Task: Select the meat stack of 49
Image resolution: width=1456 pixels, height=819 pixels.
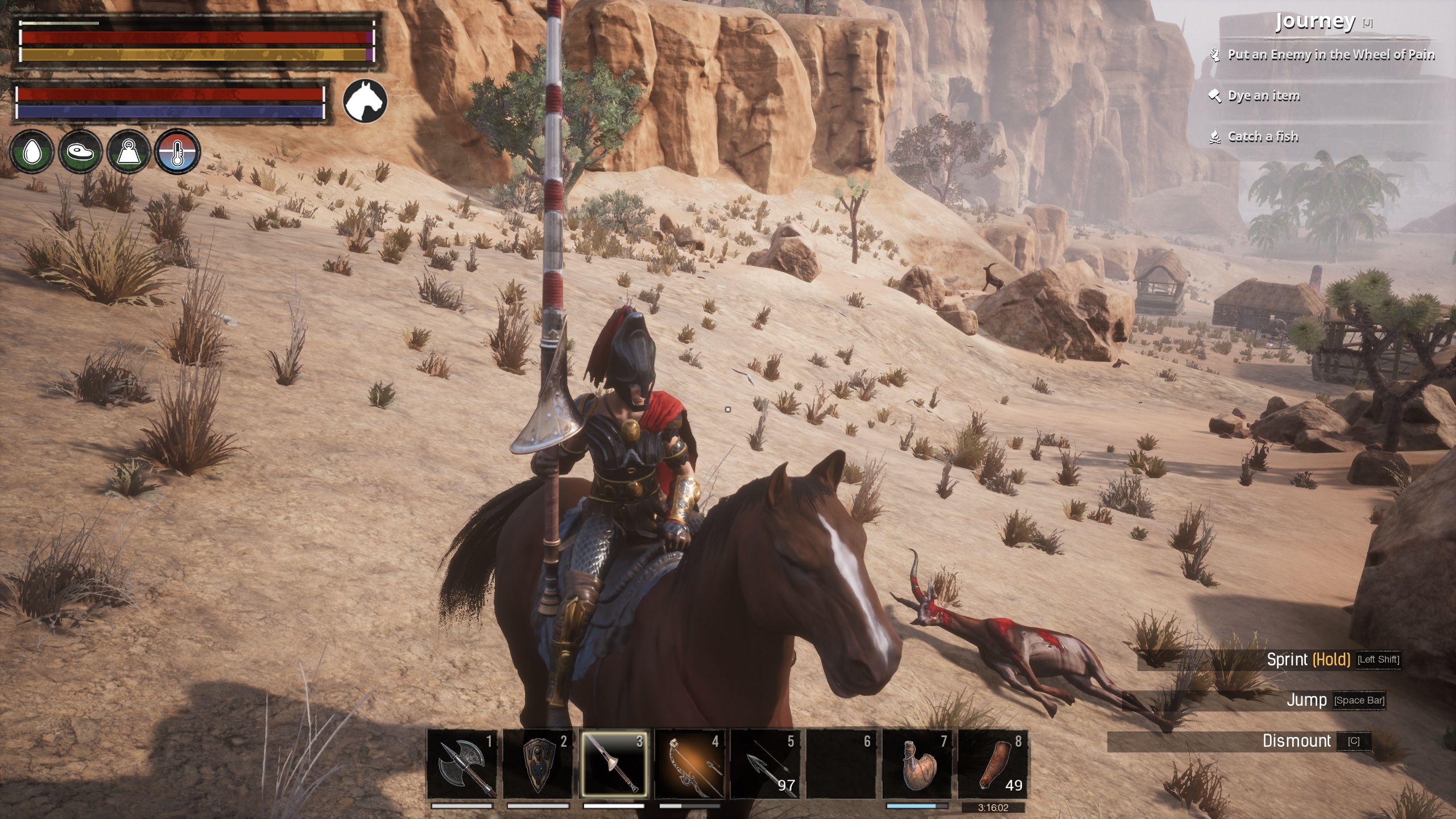Action: coord(993,764)
